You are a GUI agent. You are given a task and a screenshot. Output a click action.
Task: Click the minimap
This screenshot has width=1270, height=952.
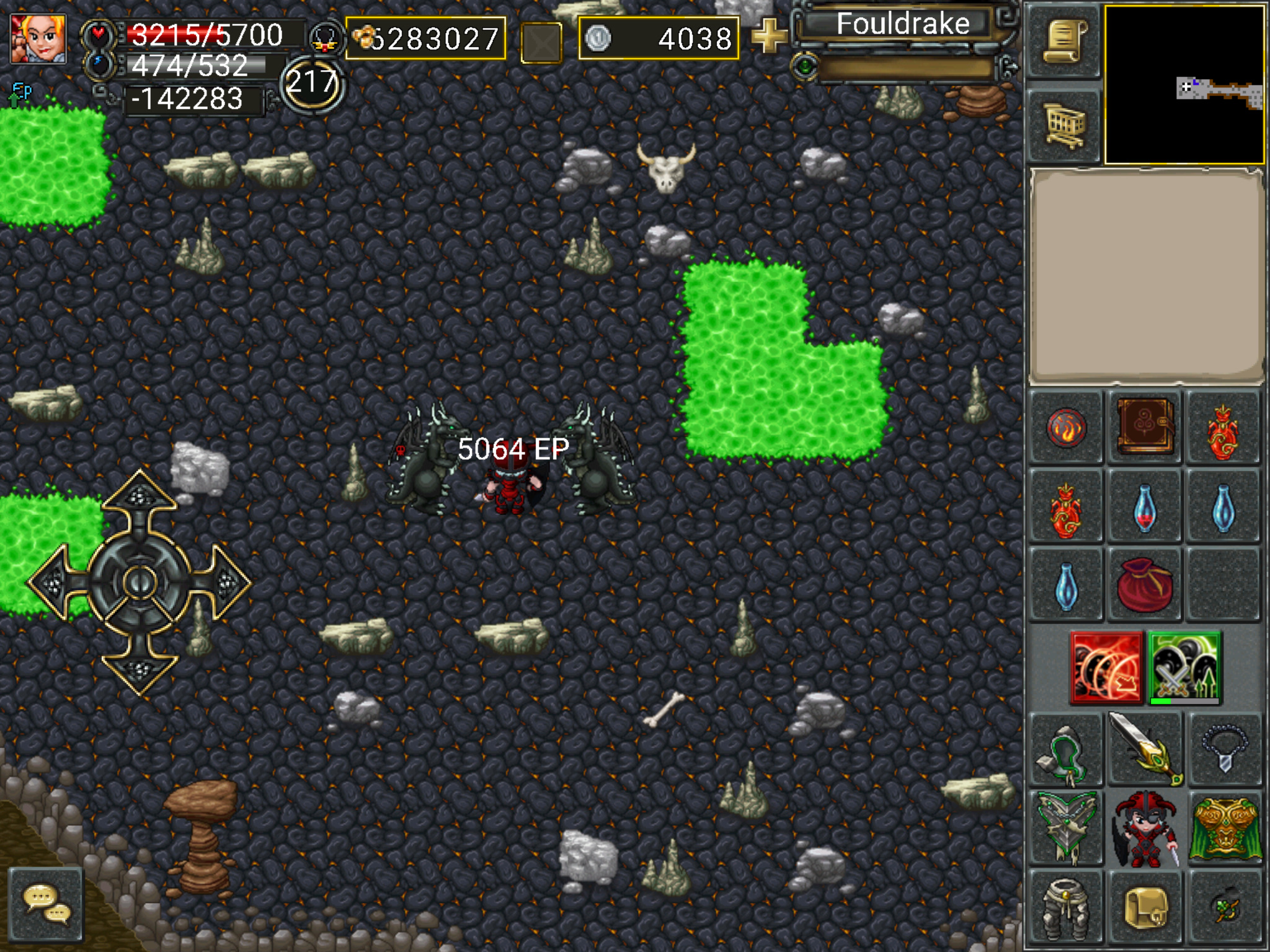pyautogui.click(x=1184, y=85)
